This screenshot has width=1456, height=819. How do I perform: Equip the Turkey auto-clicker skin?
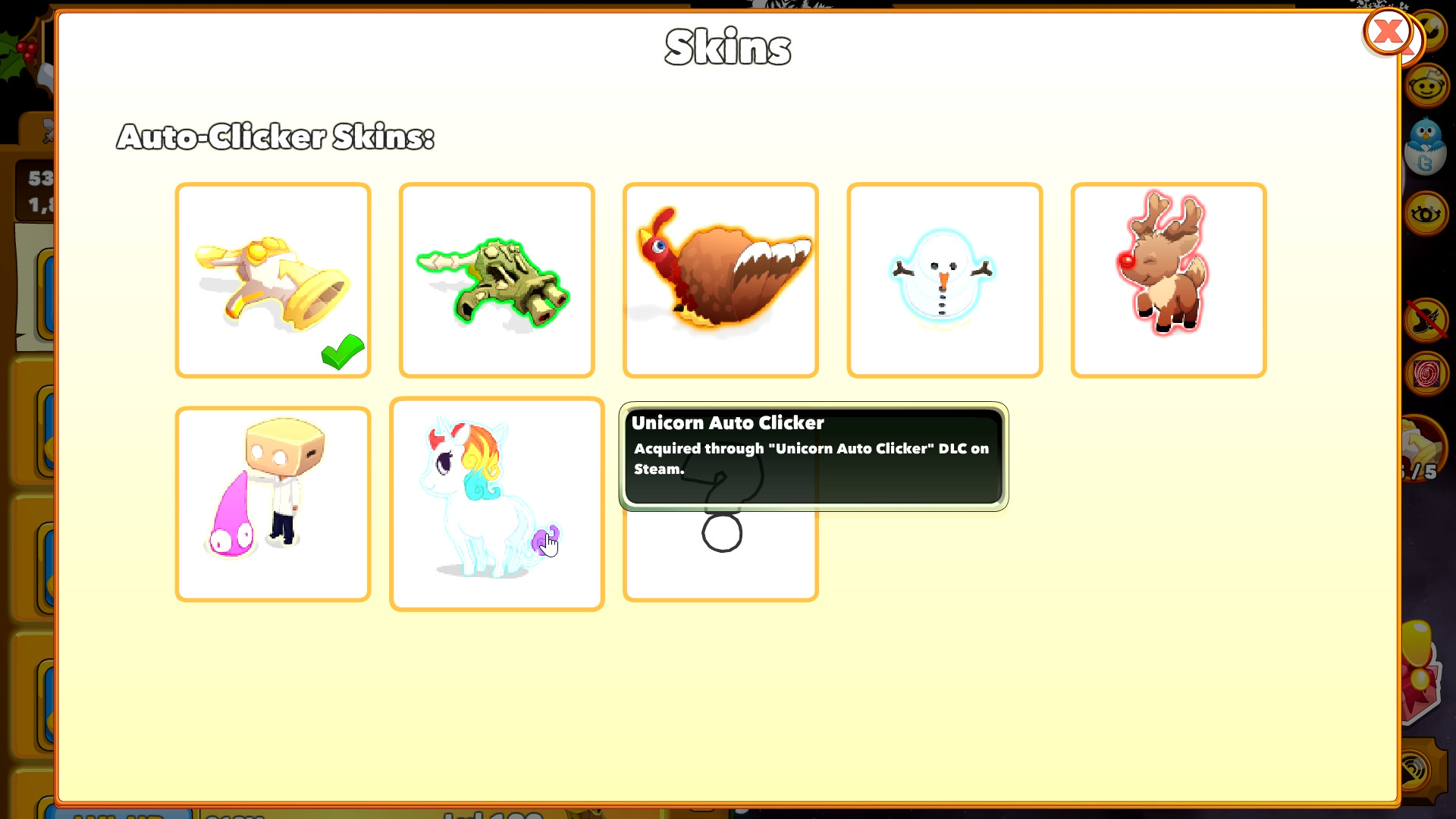pos(720,279)
